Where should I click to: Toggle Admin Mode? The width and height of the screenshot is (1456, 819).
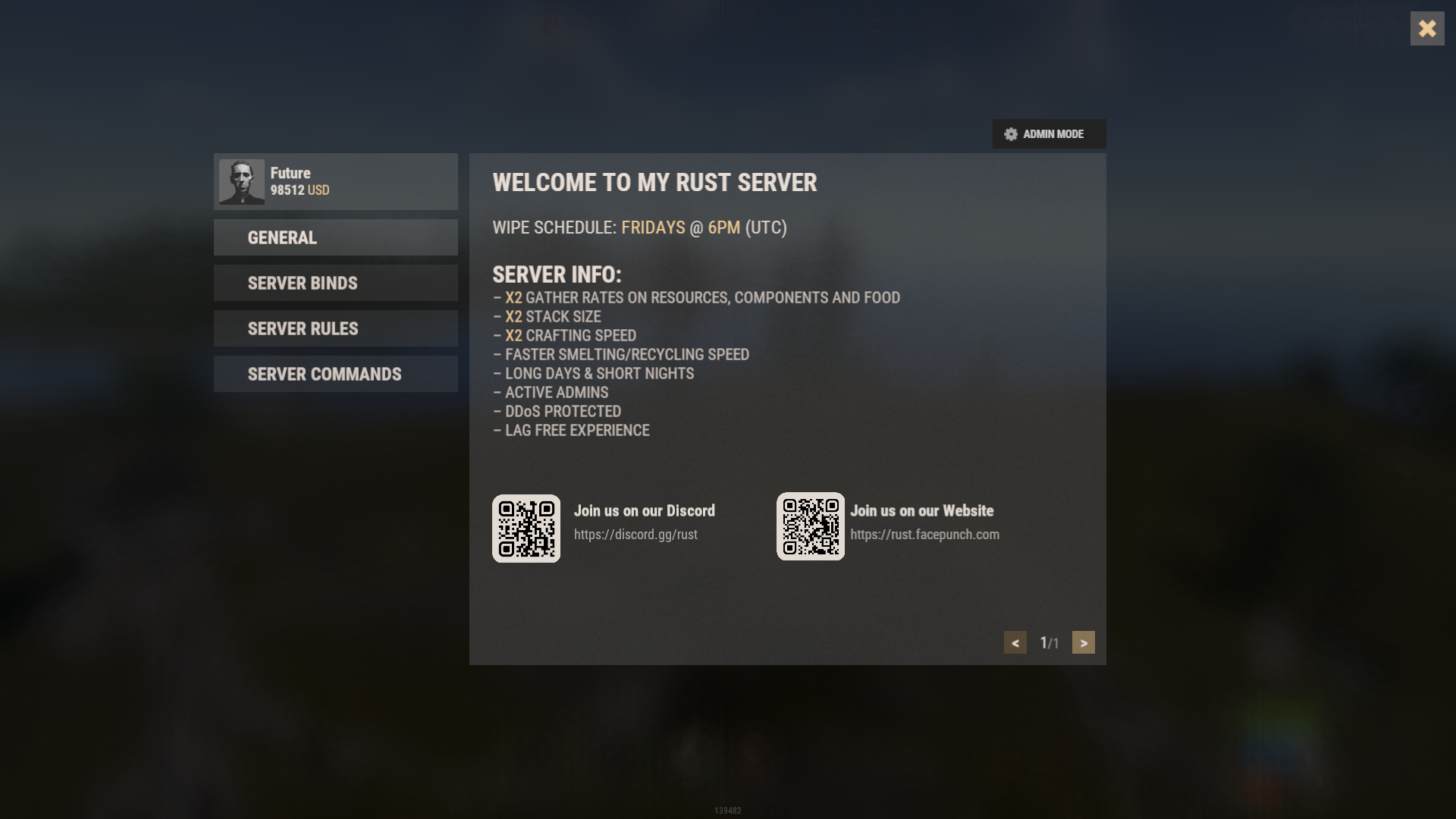point(1049,134)
